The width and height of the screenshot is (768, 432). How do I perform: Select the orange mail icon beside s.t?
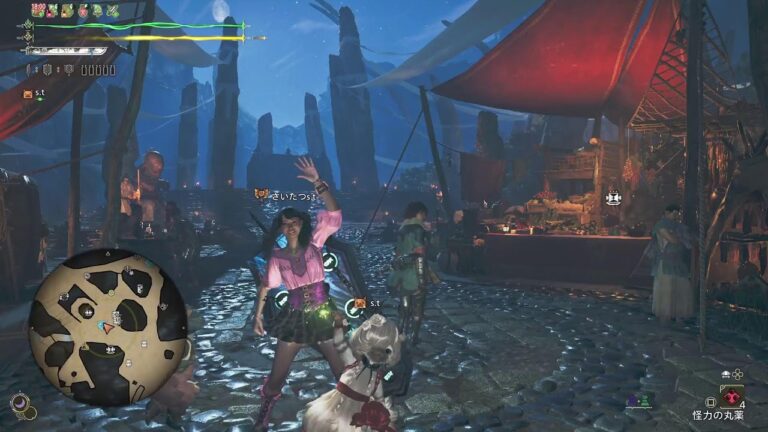click(x=27, y=93)
